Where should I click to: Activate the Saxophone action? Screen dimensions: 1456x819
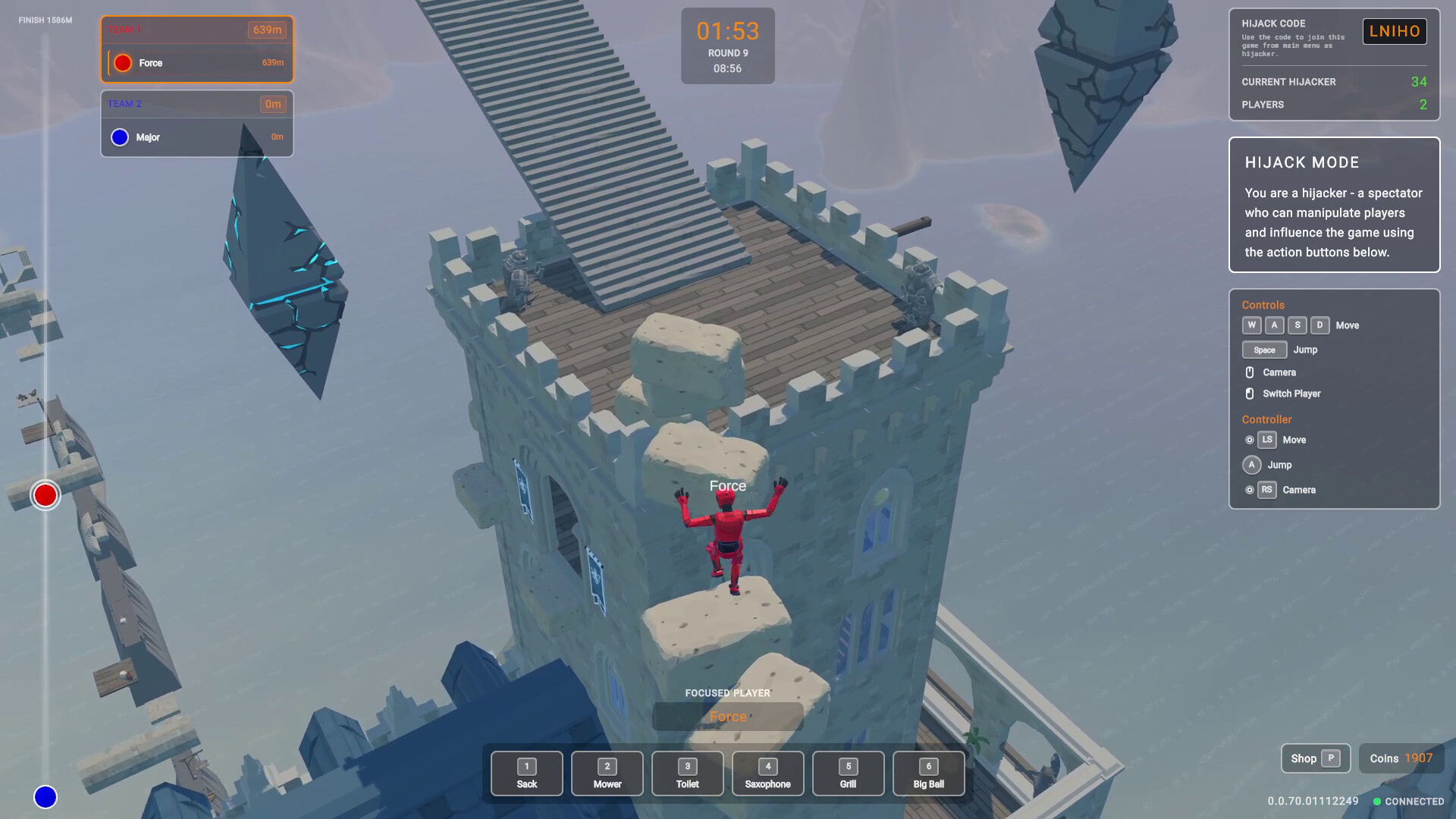pyautogui.click(x=767, y=773)
